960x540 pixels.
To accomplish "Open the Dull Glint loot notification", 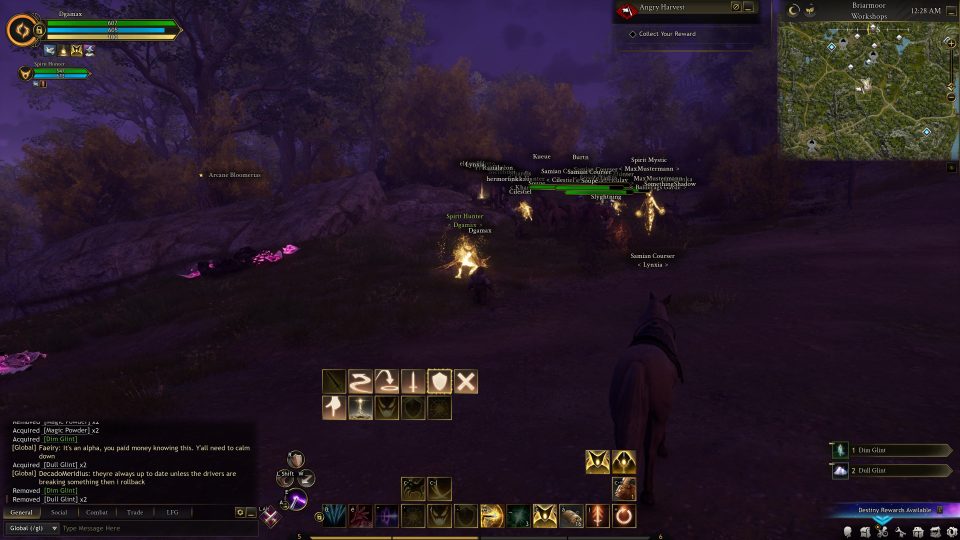I will (891, 471).
